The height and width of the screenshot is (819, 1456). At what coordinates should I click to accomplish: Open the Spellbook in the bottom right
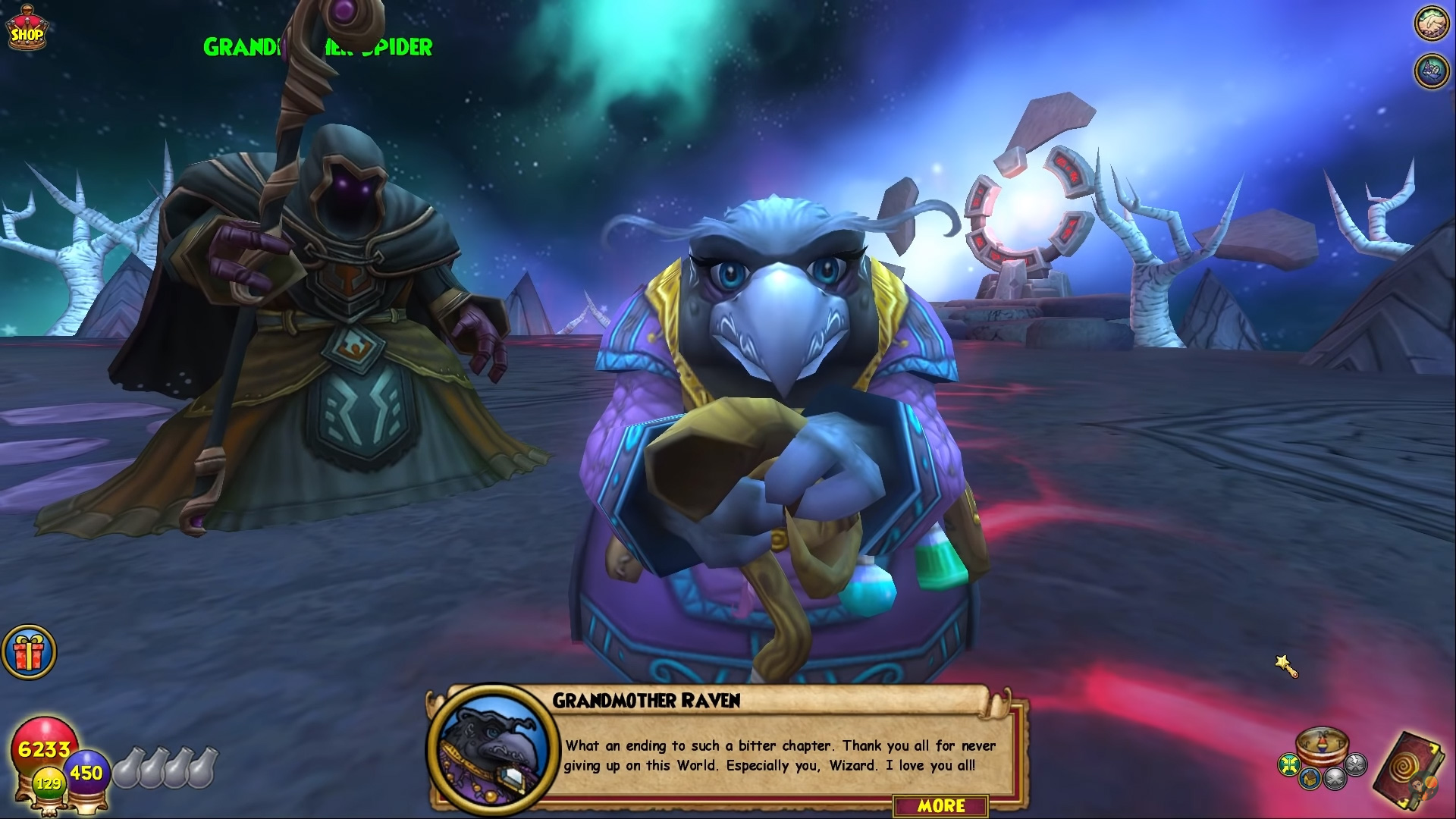point(1406,766)
